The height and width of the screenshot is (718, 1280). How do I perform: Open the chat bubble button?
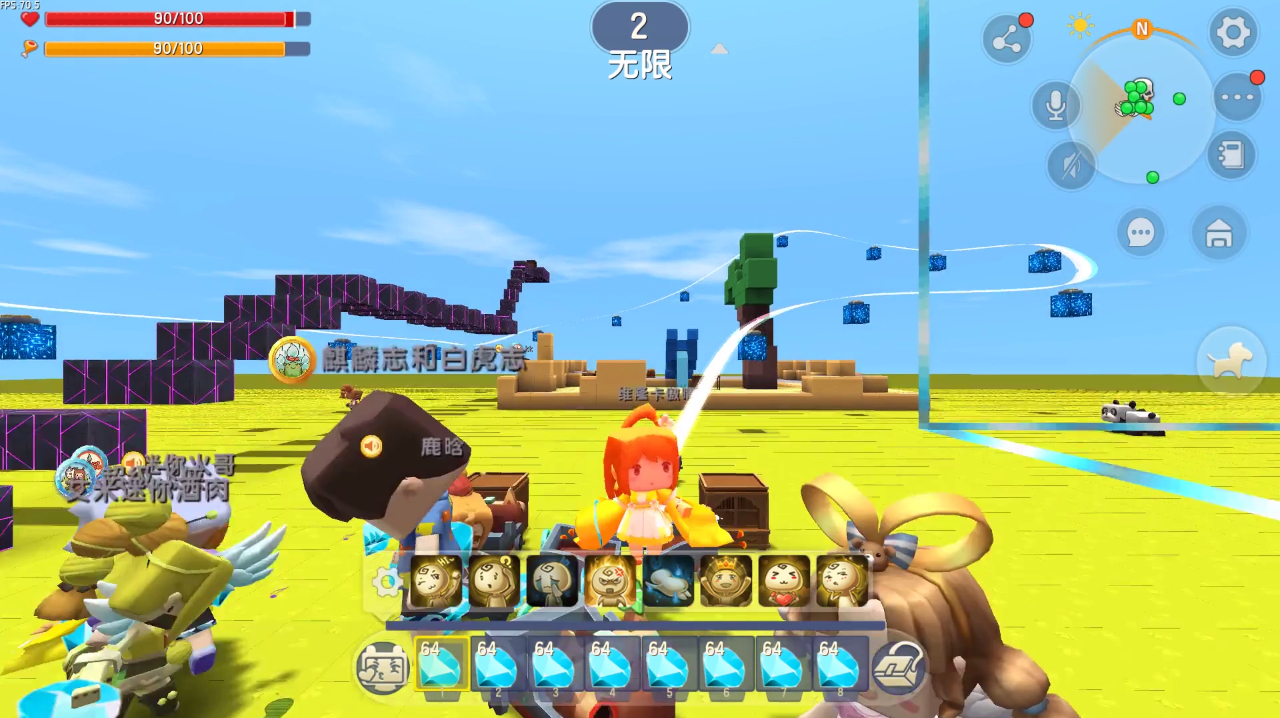coord(1140,233)
